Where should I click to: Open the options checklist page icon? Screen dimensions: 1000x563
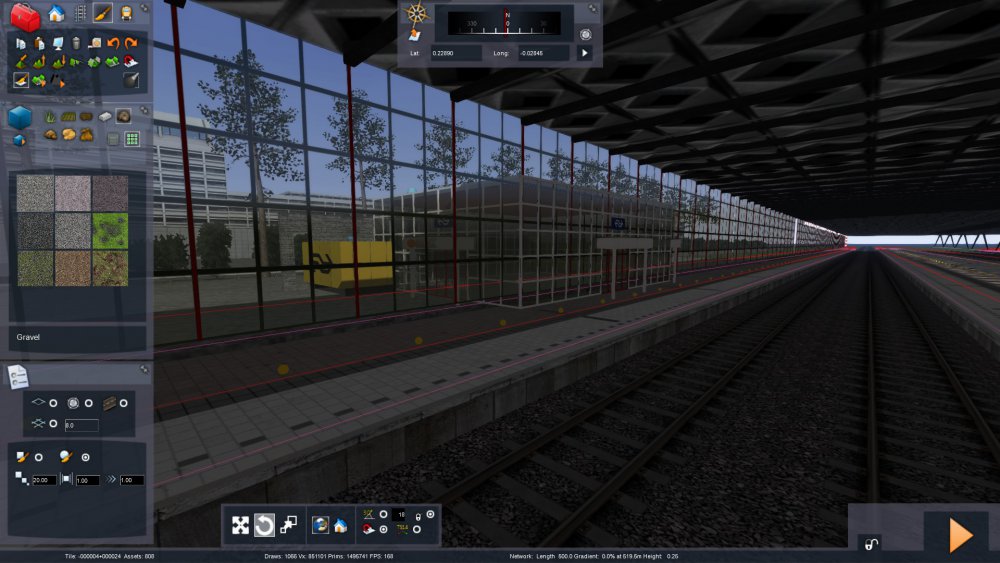click(17, 376)
